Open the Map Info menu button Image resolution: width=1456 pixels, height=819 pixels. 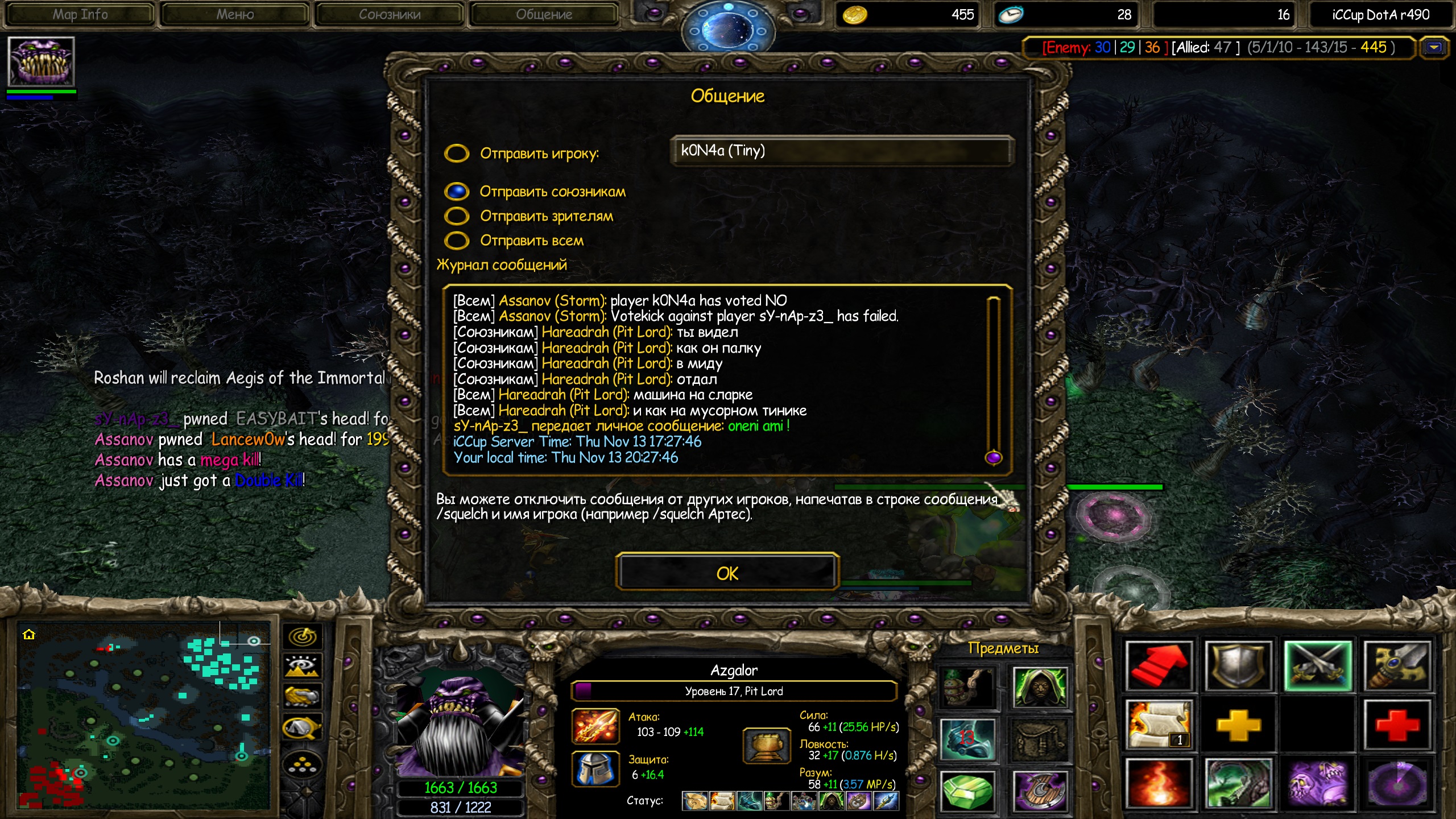coord(80,15)
